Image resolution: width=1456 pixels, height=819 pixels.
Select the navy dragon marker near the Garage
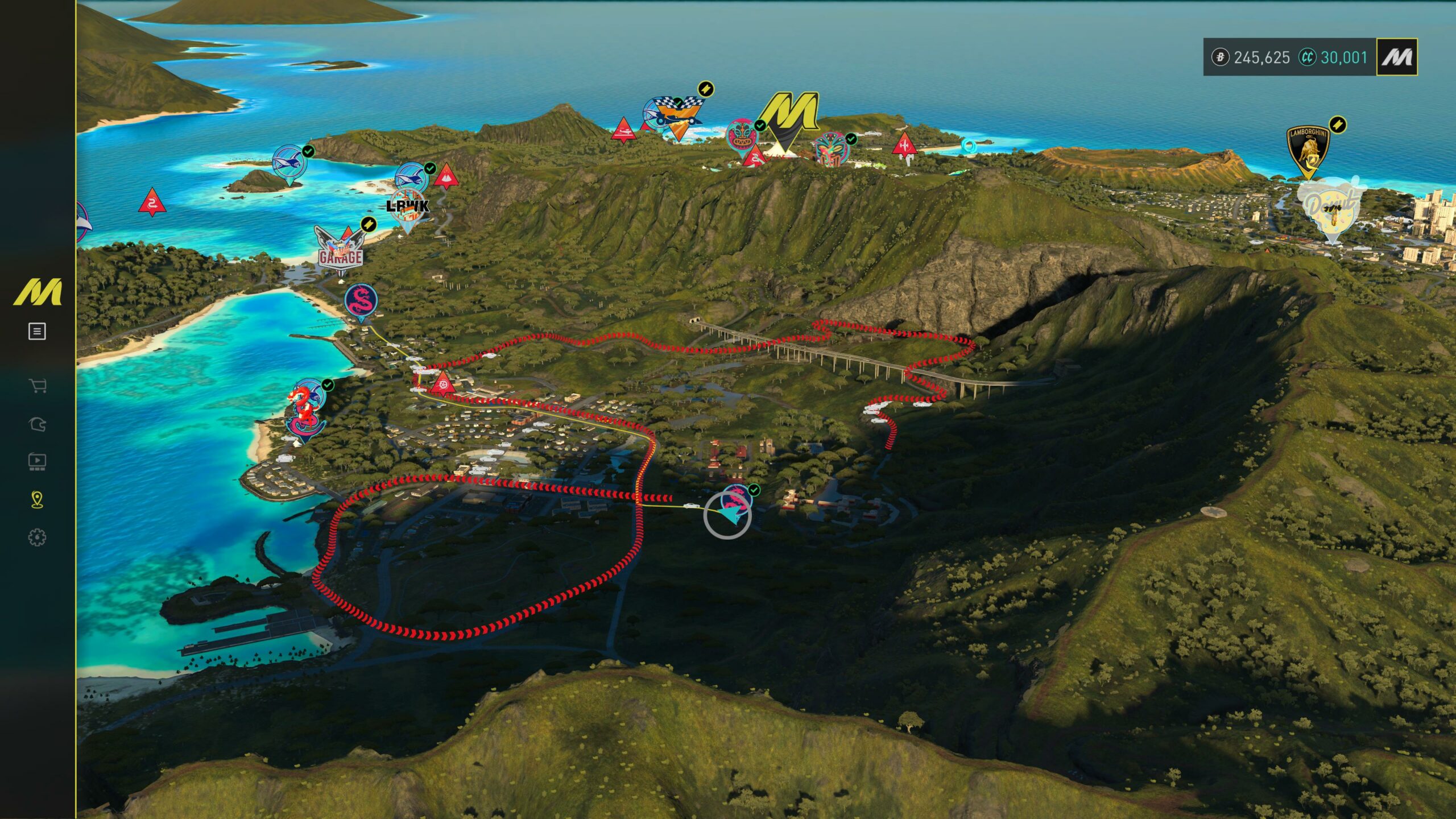pyautogui.click(x=361, y=301)
